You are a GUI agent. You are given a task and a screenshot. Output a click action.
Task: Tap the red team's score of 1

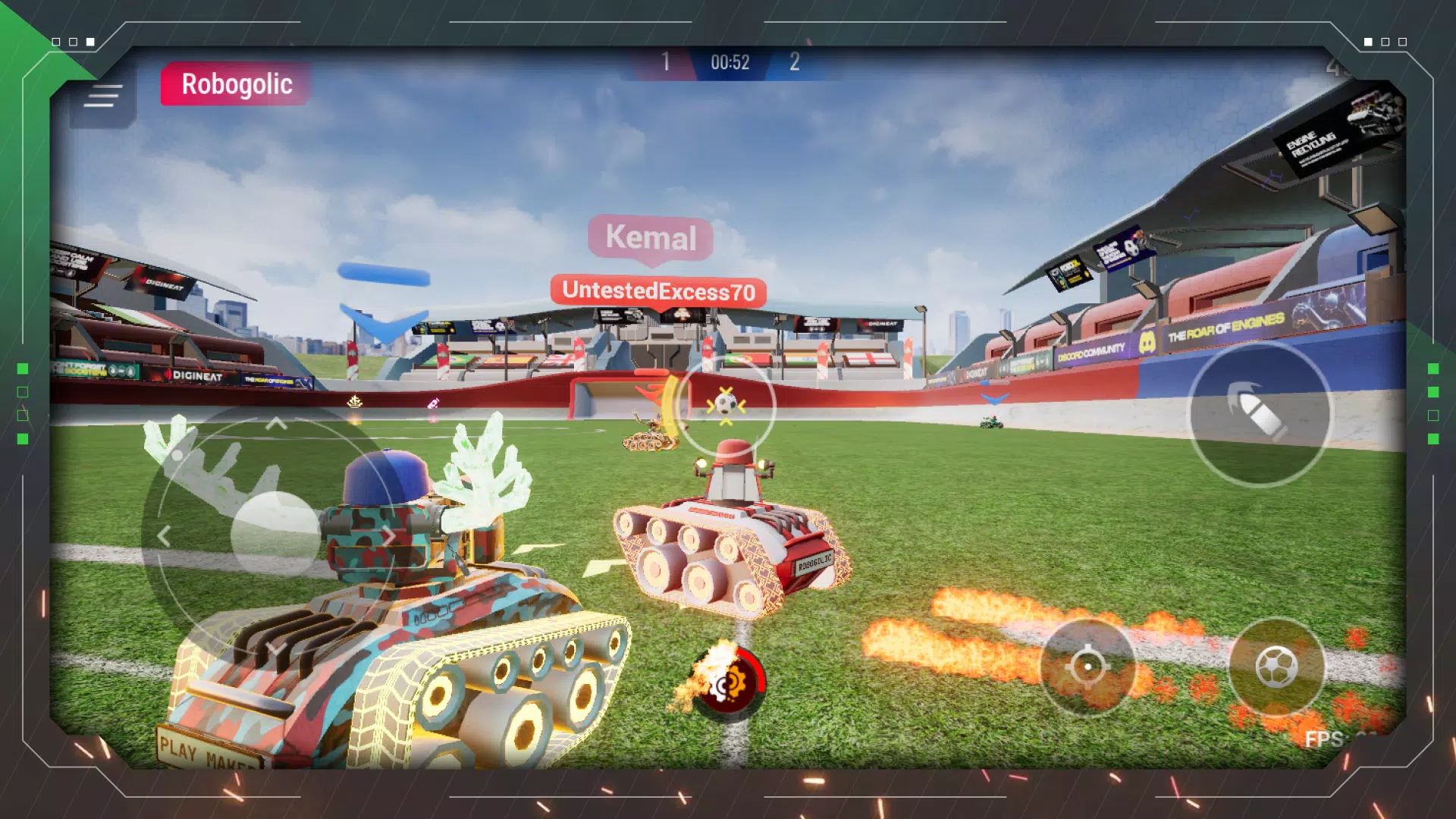tap(666, 62)
